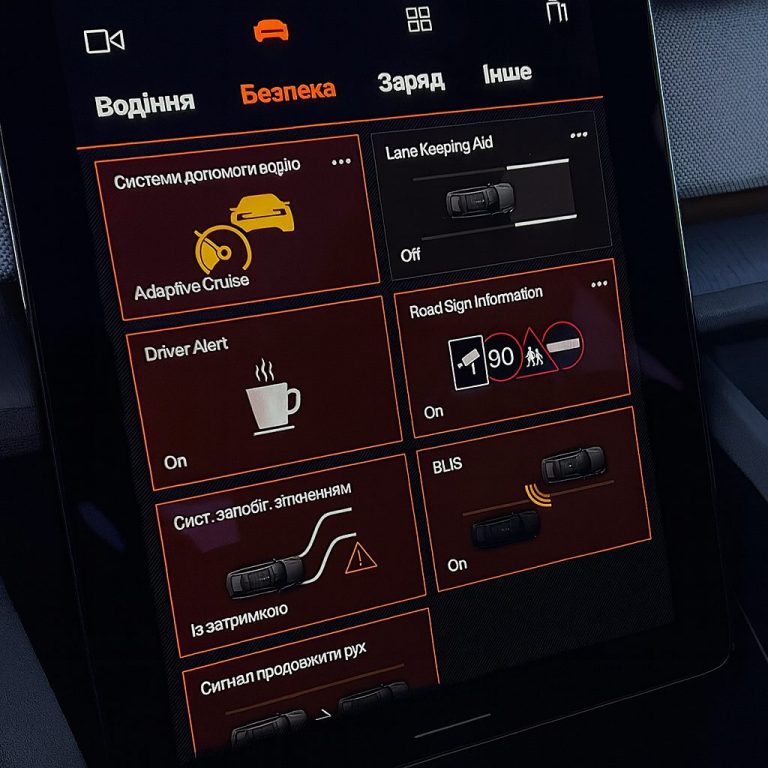Switch to the Водіння tab
The image size is (768, 768).
click(x=144, y=103)
